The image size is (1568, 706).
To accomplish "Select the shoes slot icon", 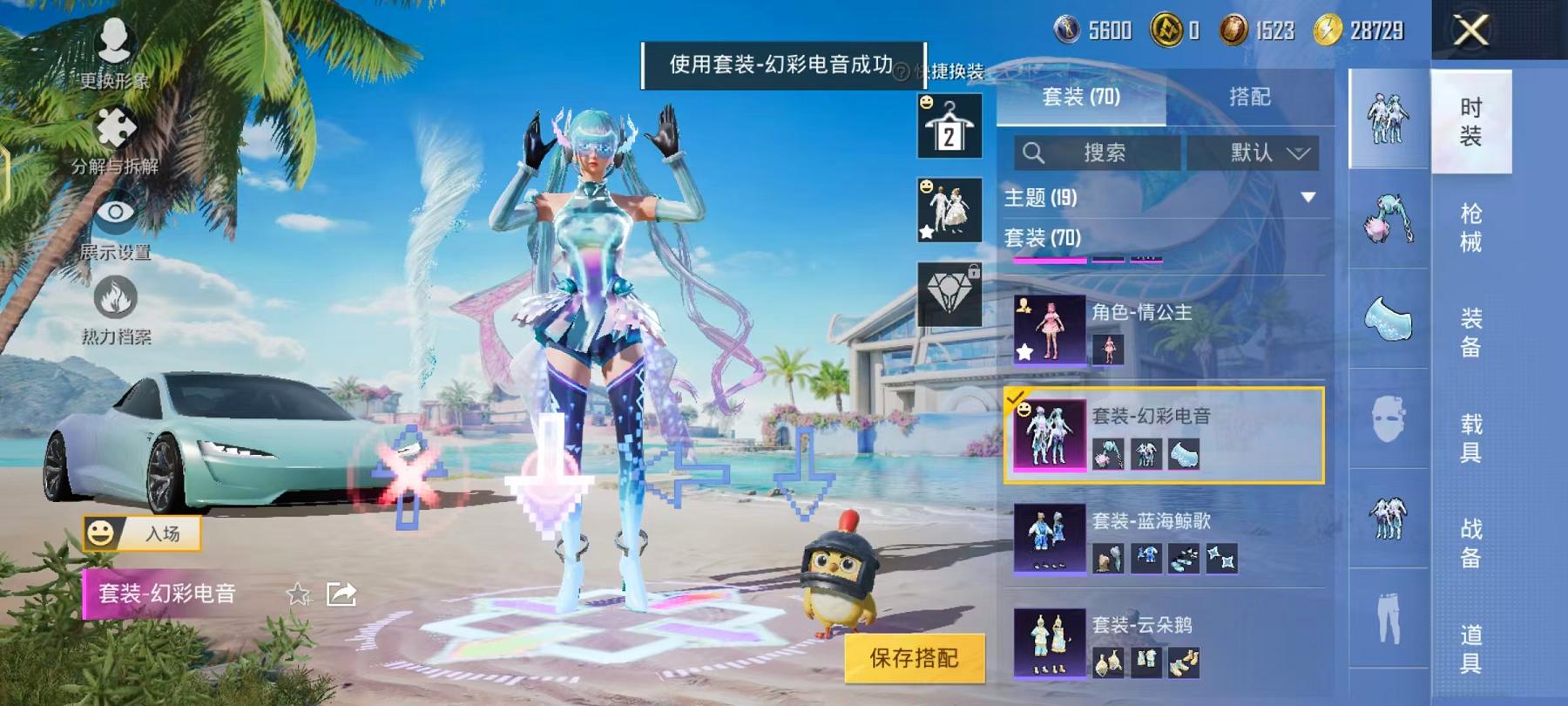I will coord(1388,318).
